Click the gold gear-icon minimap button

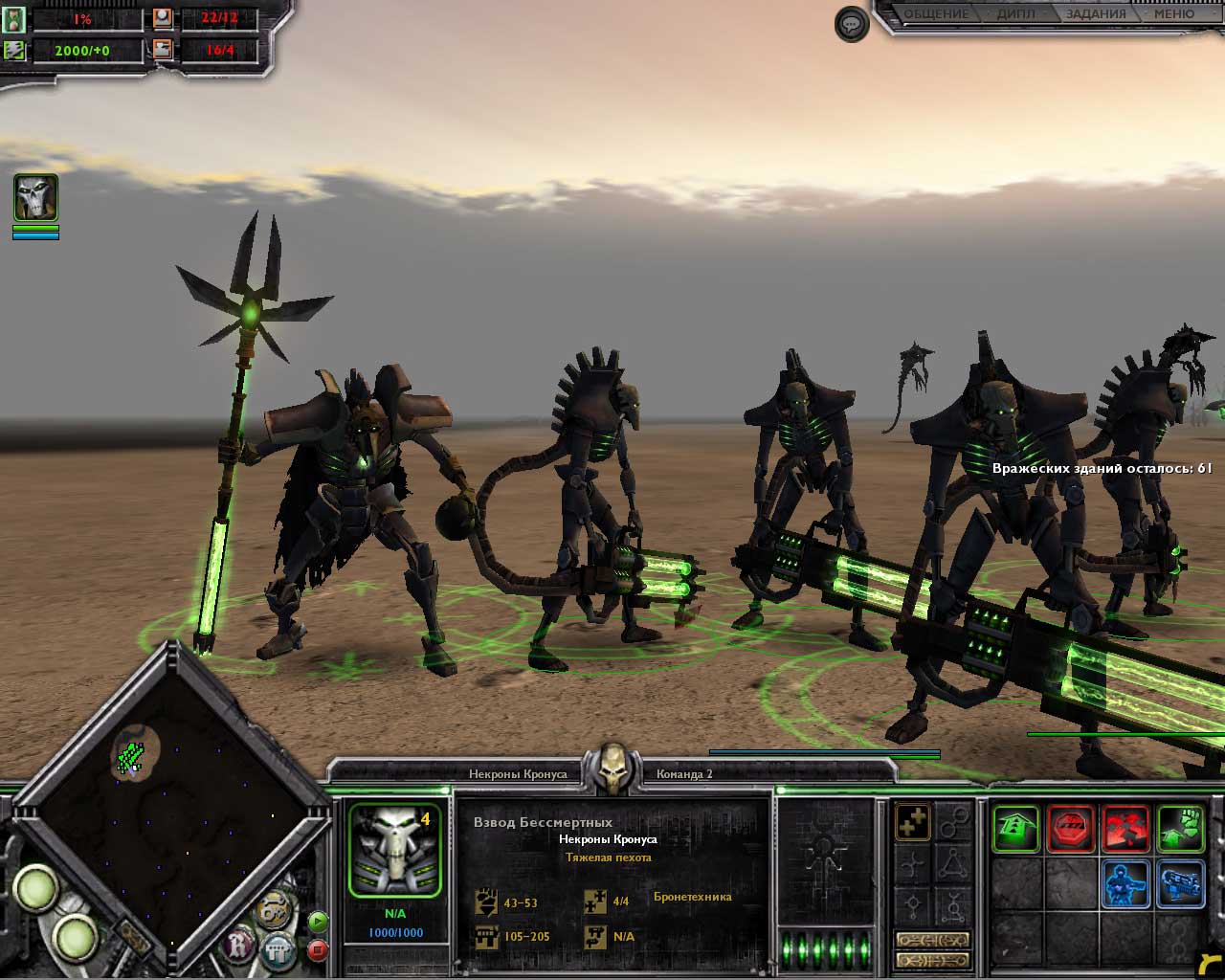click(275, 907)
